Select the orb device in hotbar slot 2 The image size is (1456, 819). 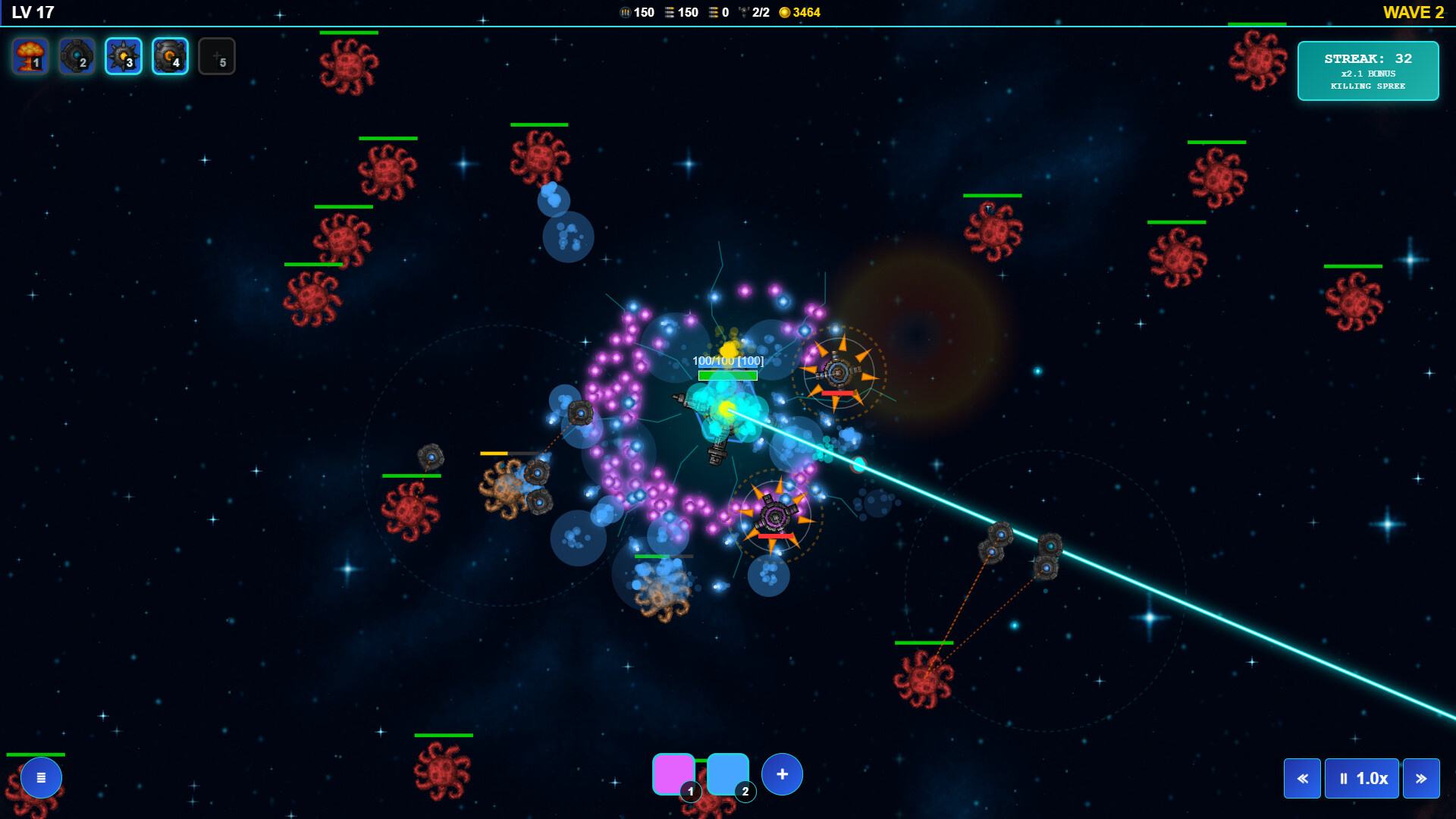[x=76, y=55]
